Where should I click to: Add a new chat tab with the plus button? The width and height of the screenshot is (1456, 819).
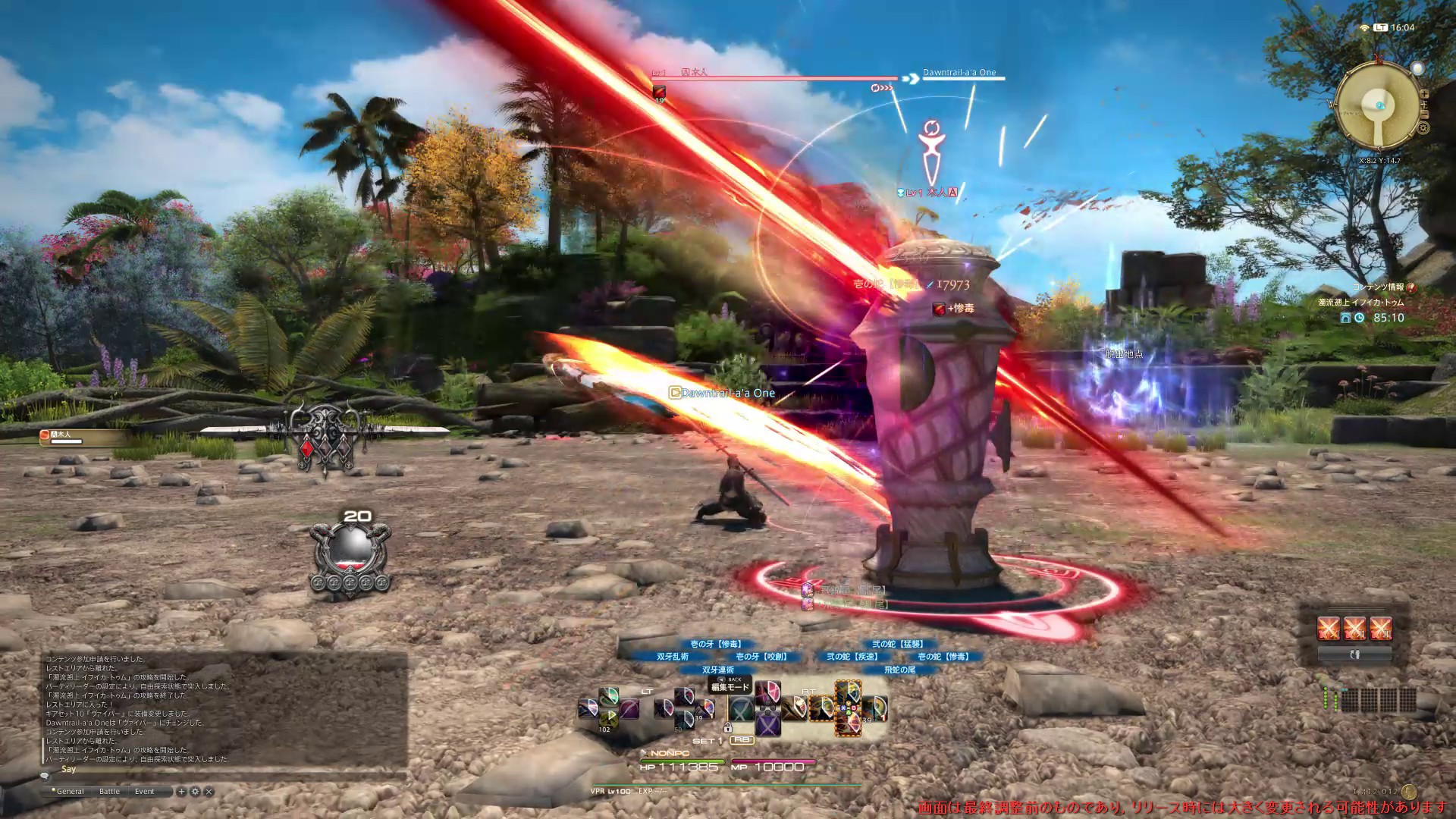pos(181,791)
